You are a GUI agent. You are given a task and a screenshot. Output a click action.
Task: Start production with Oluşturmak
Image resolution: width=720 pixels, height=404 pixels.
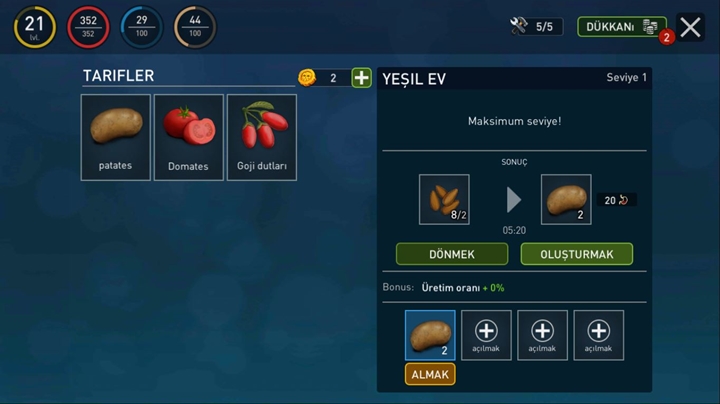pyautogui.click(x=576, y=254)
